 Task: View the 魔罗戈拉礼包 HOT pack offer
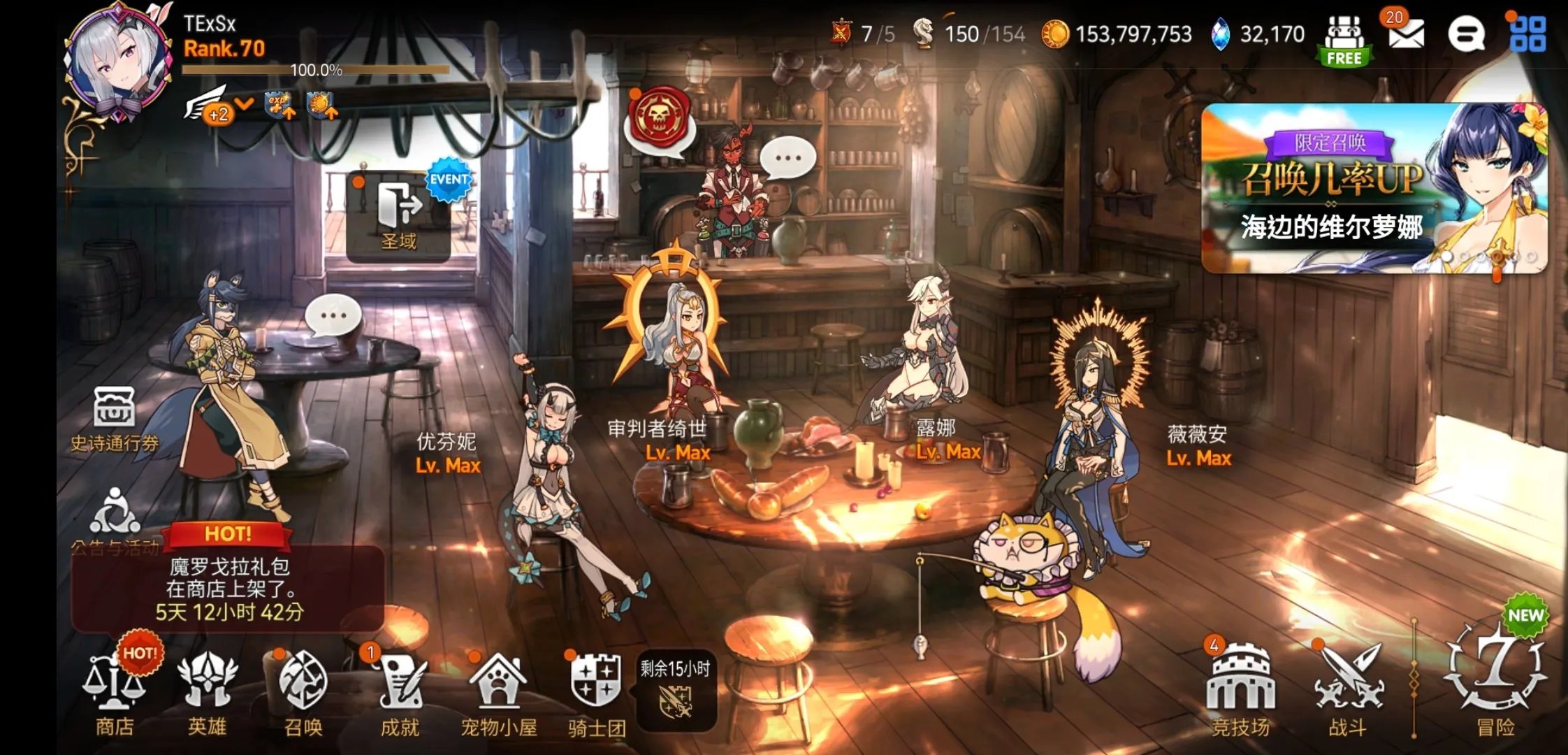coord(228,587)
